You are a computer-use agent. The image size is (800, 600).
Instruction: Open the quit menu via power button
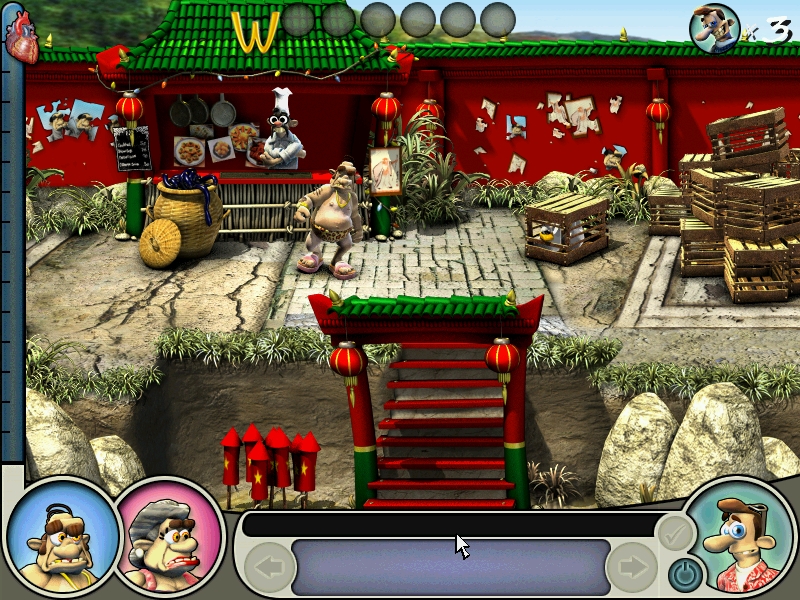coord(683,573)
